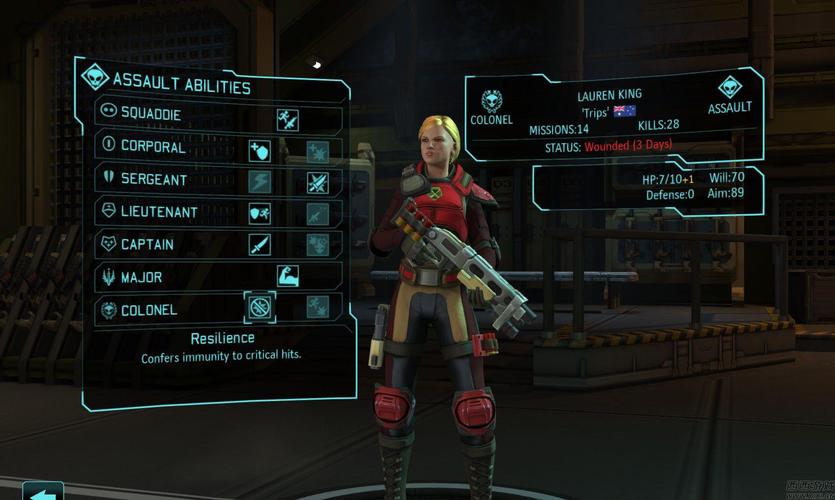835x500 pixels.
Task: Choose the dimmed Bring 'Em On ability
Action: coord(318,245)
